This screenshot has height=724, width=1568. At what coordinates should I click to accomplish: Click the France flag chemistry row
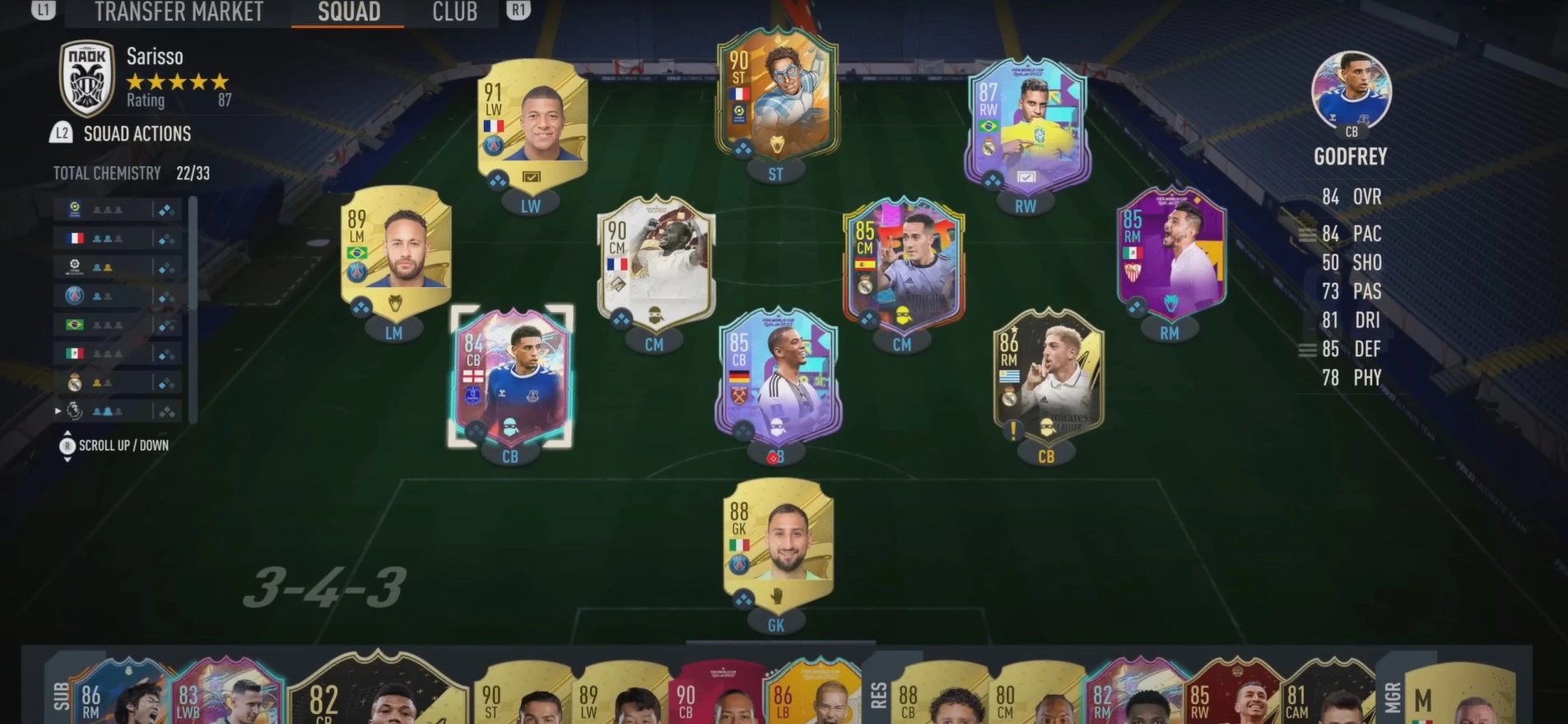tap(74, 237)
